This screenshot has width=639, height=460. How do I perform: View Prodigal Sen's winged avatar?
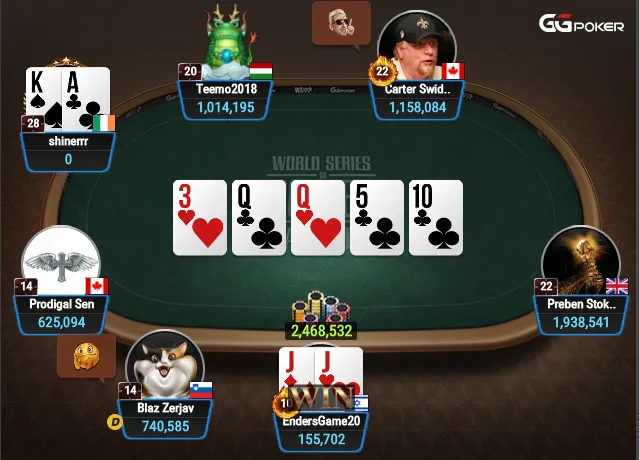60,263
